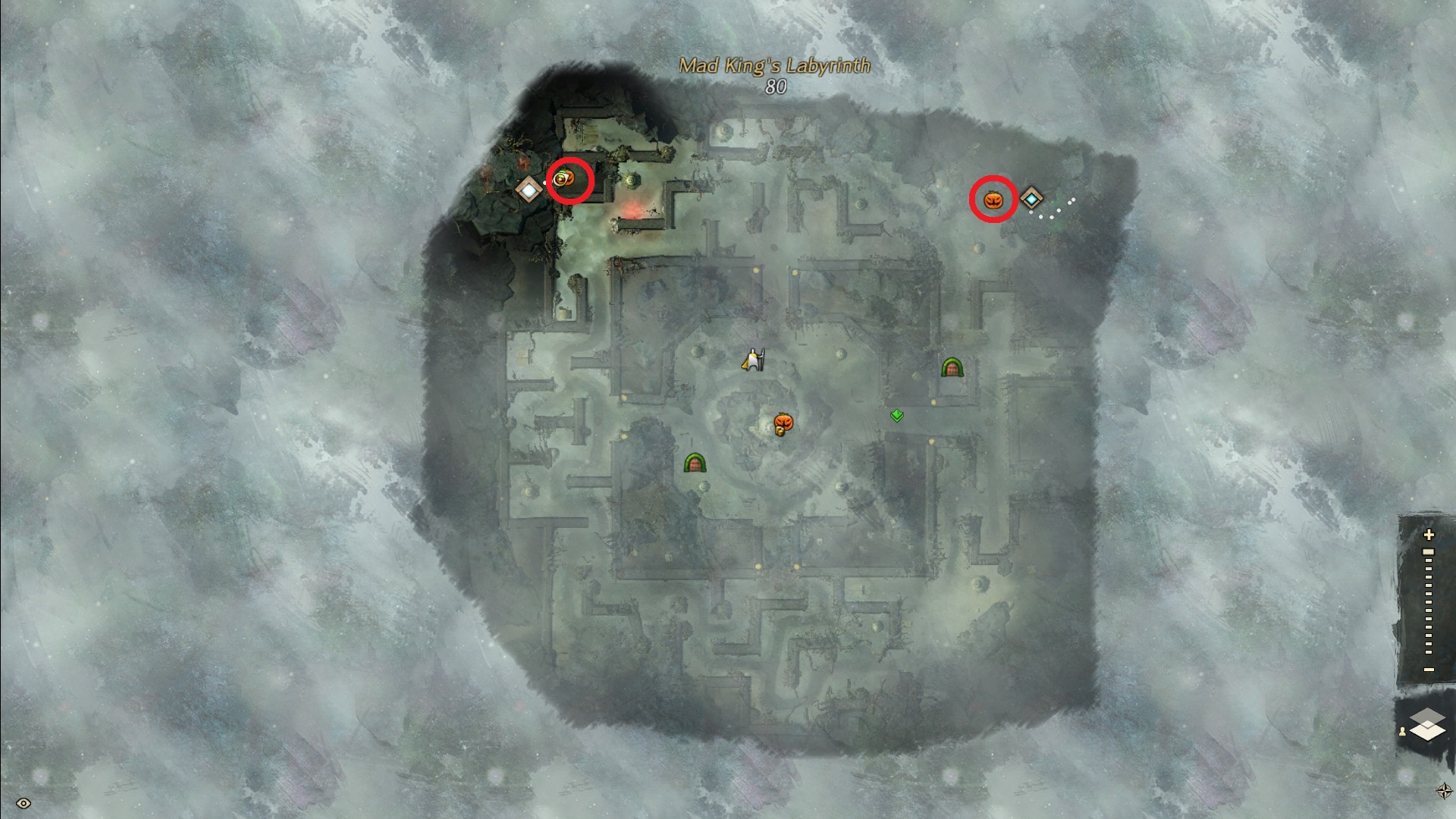Select the blue waypoint beside the dotted trail
Viewport: 1456px width, 819px height.
pyautogui.click(x=1031, y=199)
